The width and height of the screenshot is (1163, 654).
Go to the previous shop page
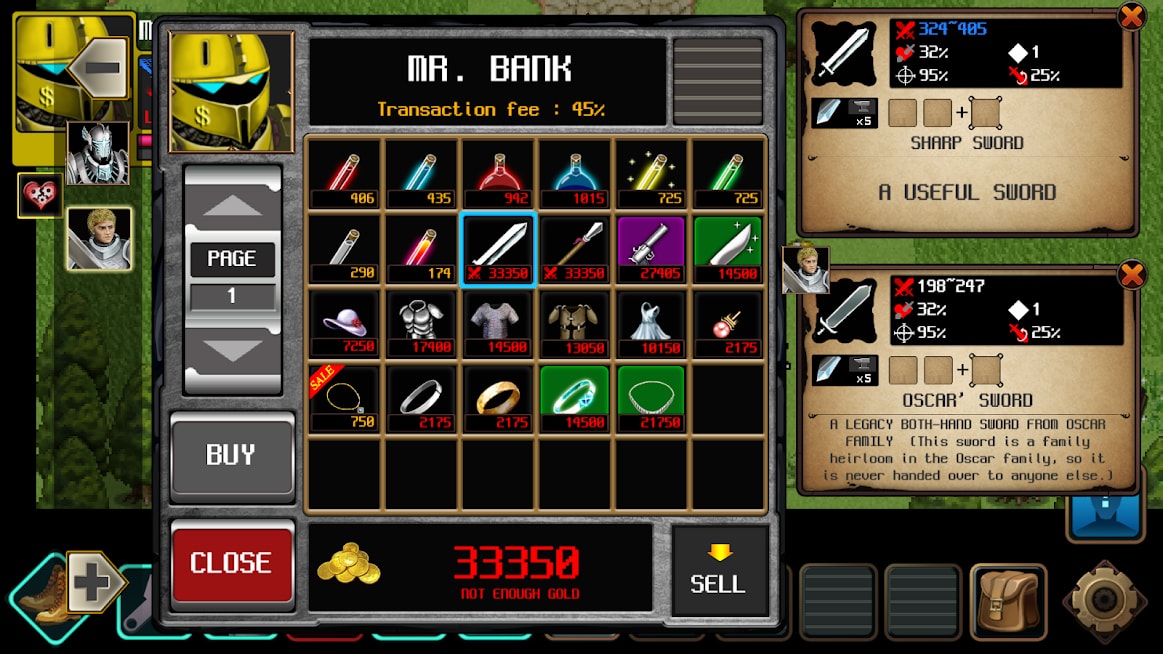(x=231, y=207)
